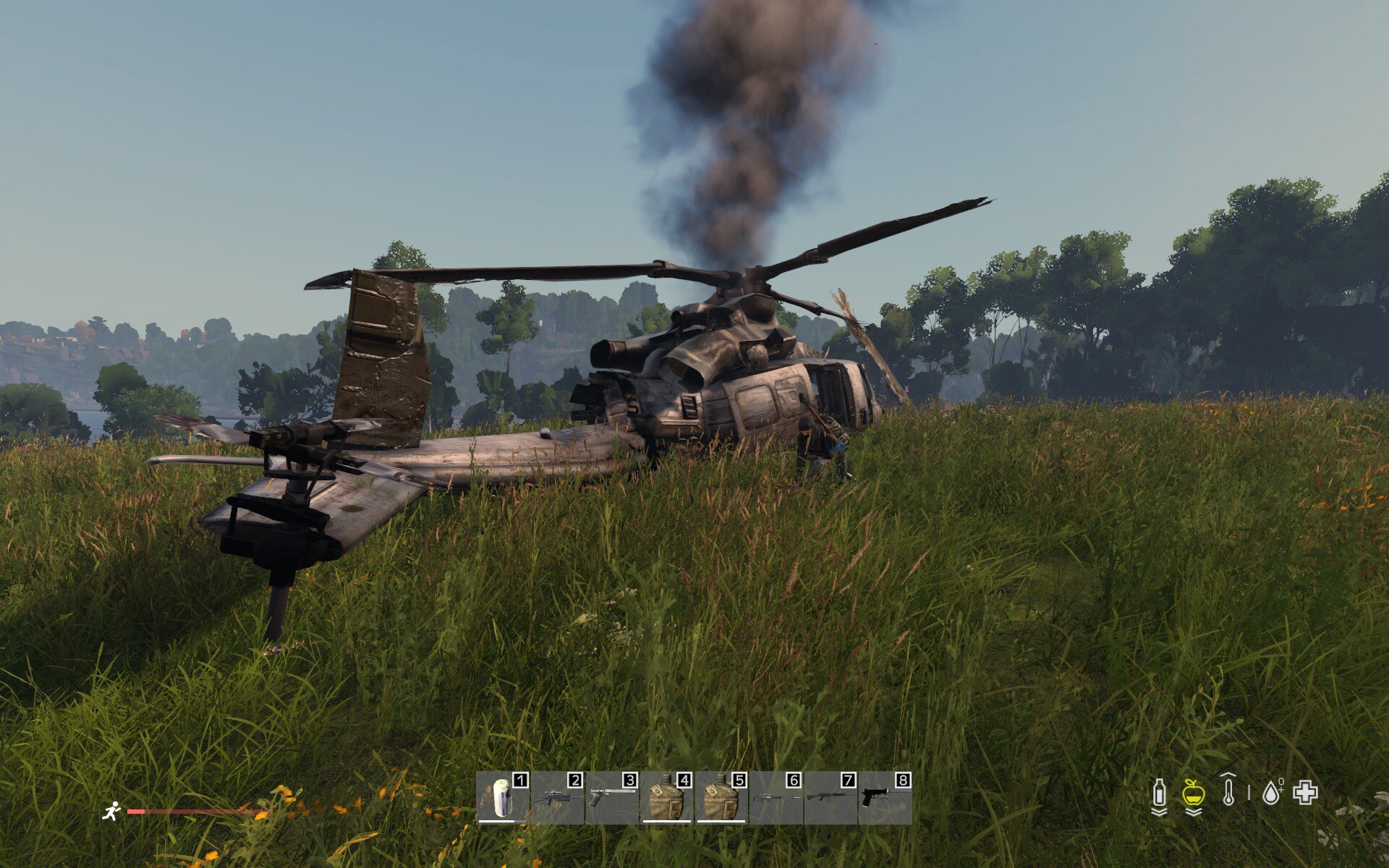
Task: Click the thermometer temperature icon
Action: click(x=1228, y=791)
